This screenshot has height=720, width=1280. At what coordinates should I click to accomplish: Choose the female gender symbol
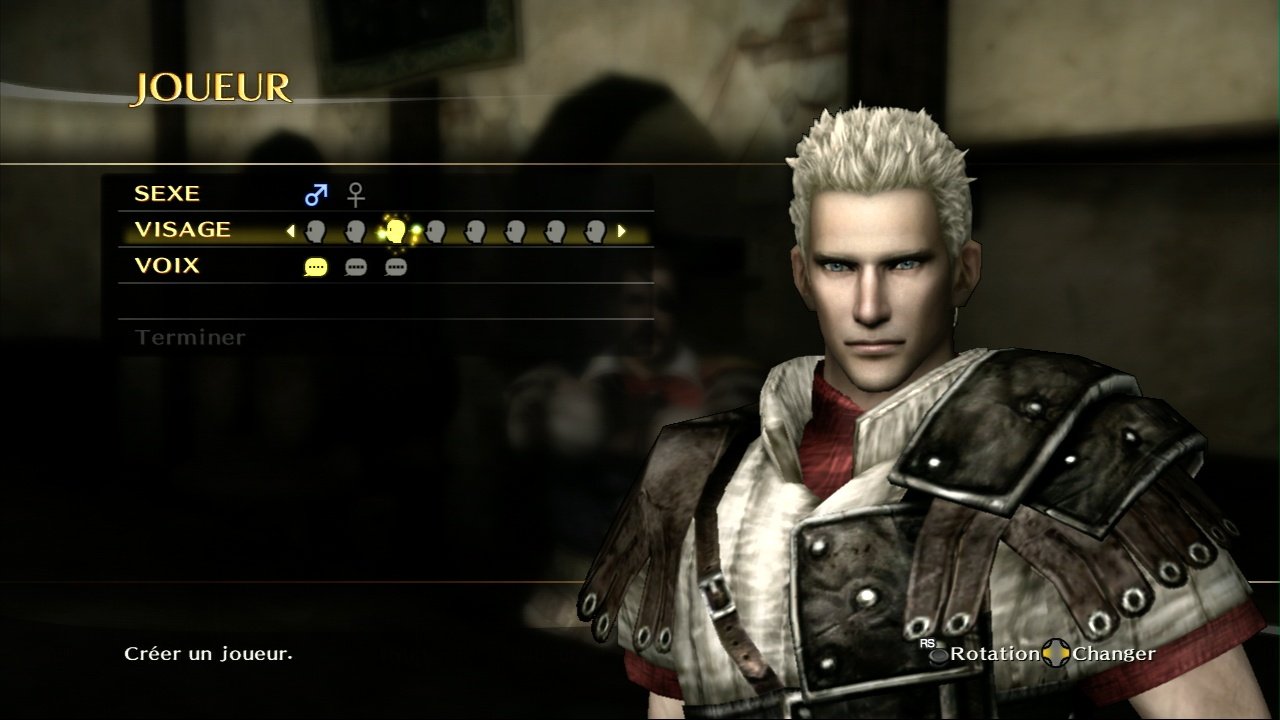(356, 194)
